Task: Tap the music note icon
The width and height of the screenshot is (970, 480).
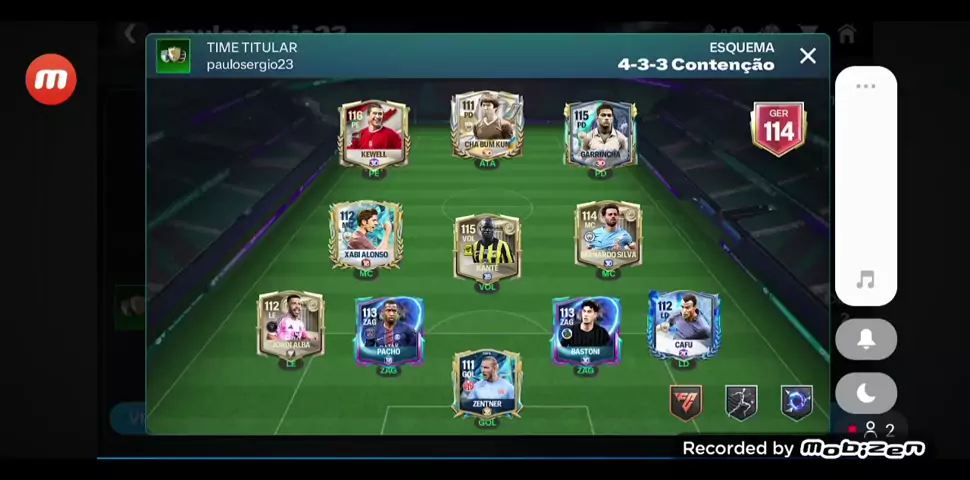Action: coord(866,281)
